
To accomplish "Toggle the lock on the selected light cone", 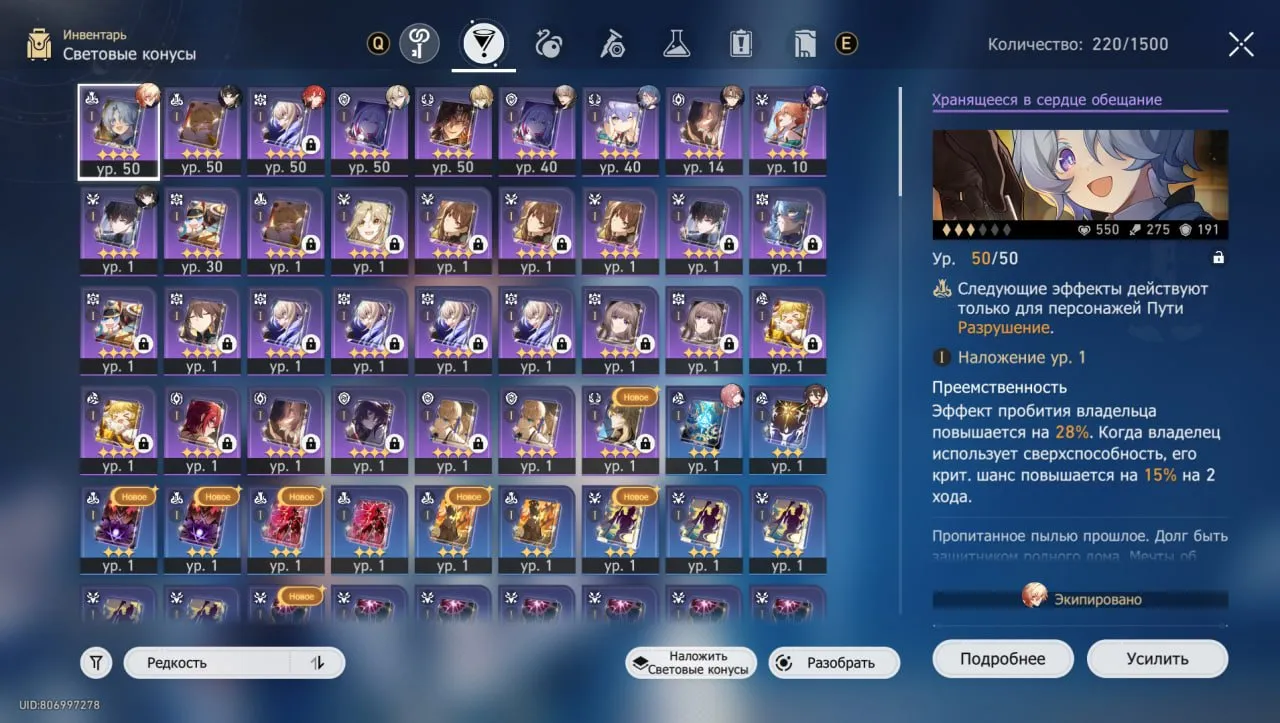I will point(1218,257).
